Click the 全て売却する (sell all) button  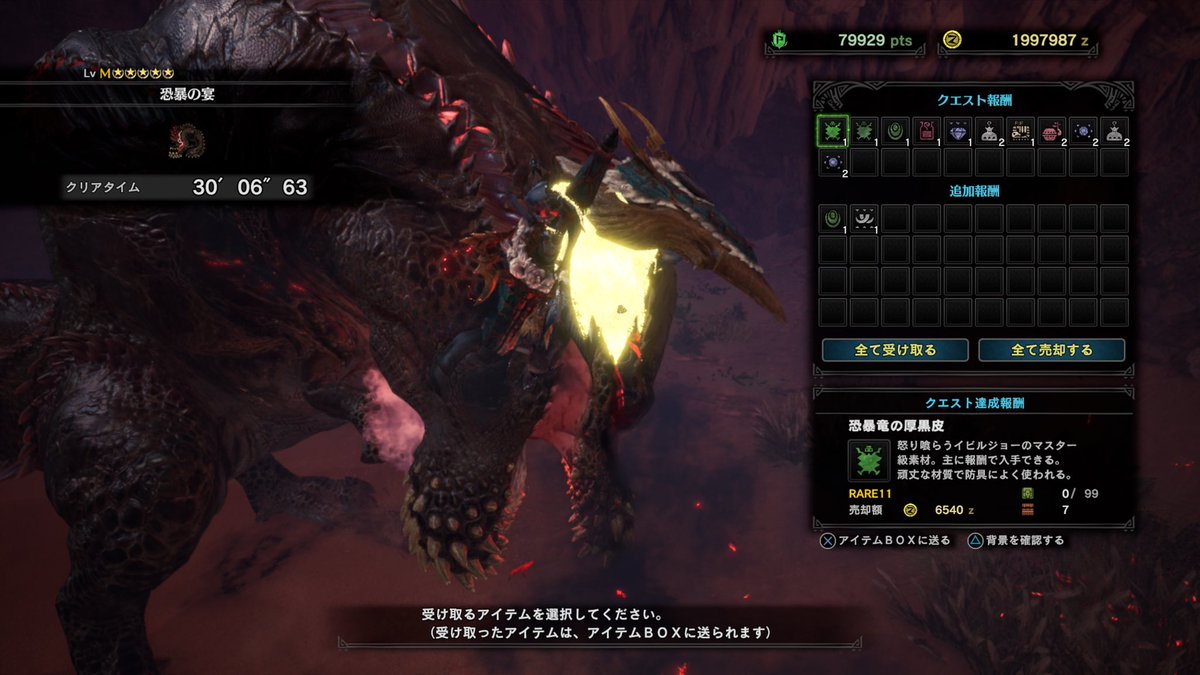[1051, 350]
